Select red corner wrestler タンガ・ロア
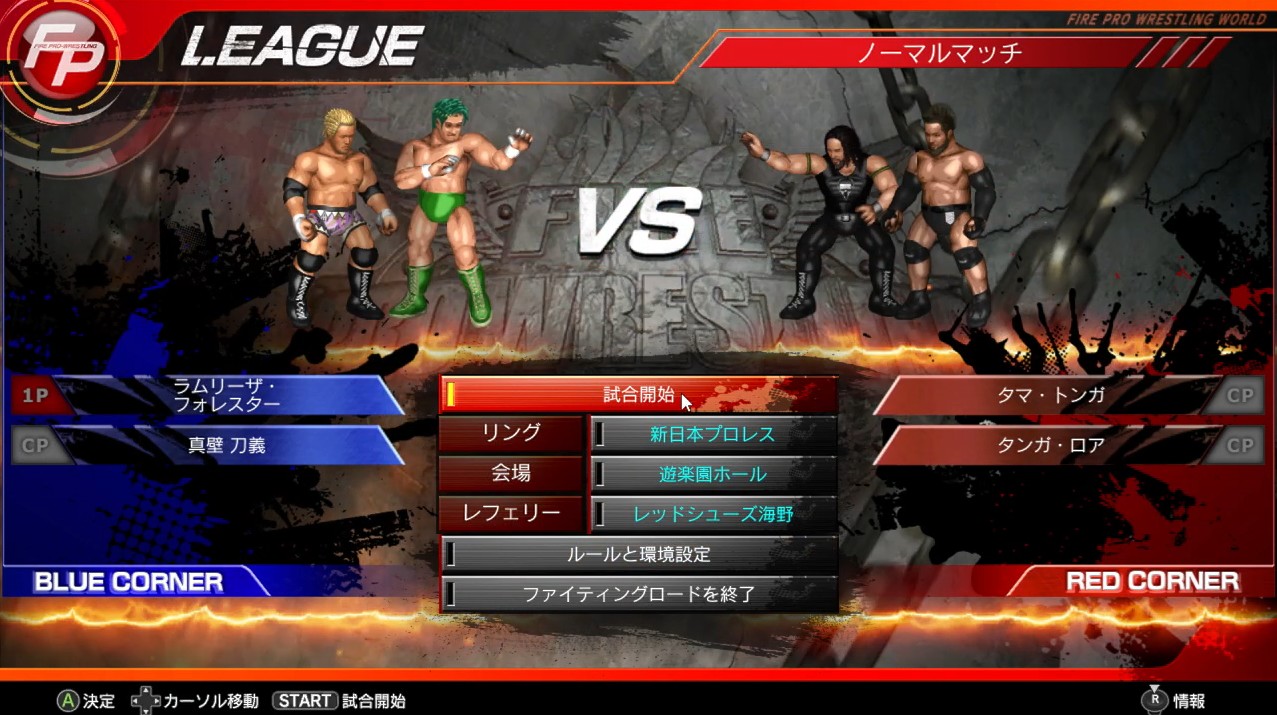Viewport: 1277px width, 715px height. click(1050, 446)
